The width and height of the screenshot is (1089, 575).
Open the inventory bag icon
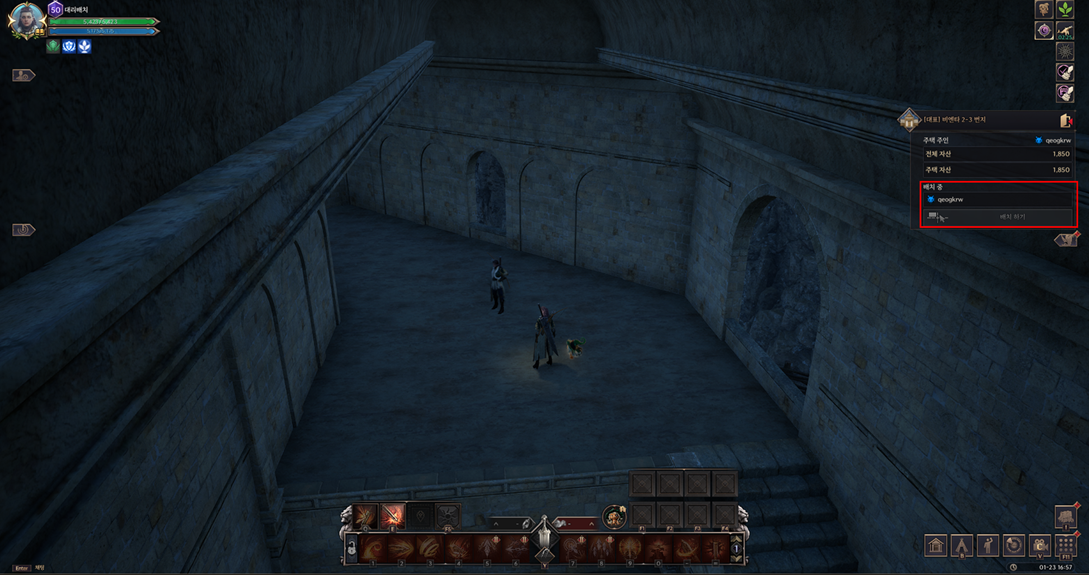(x=1065, y=517)
